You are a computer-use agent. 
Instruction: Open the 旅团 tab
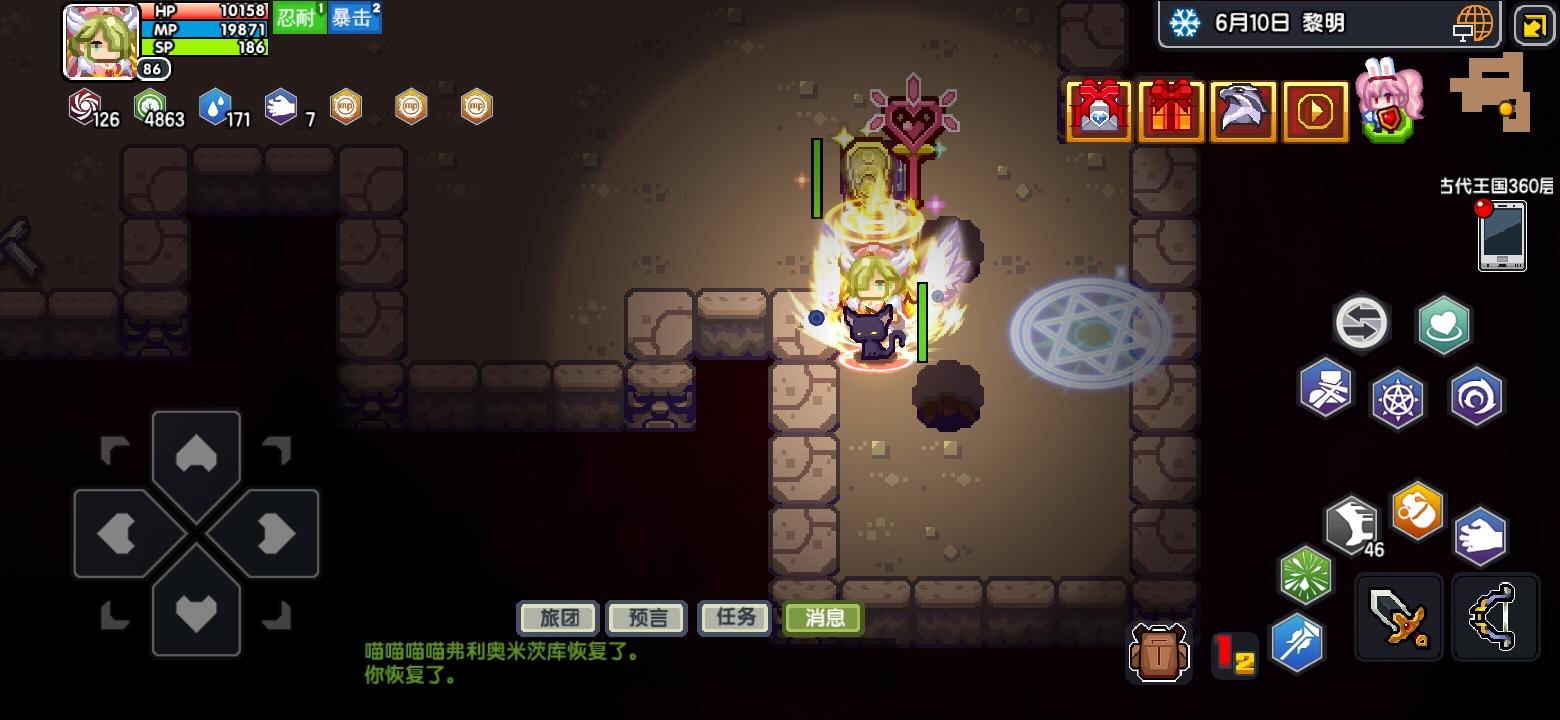click(557, 617)
